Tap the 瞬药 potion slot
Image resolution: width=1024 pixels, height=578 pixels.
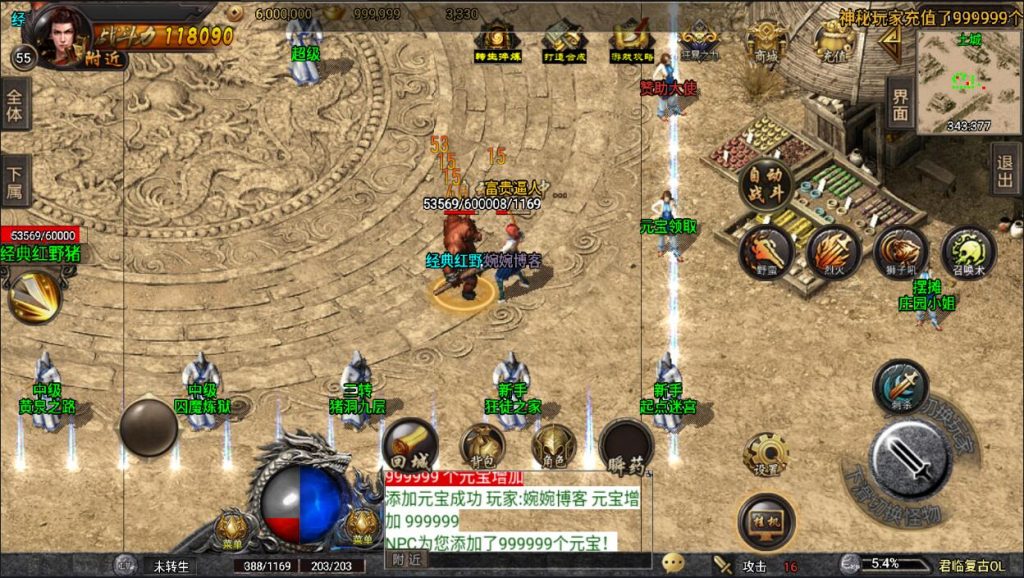[626, 446]
